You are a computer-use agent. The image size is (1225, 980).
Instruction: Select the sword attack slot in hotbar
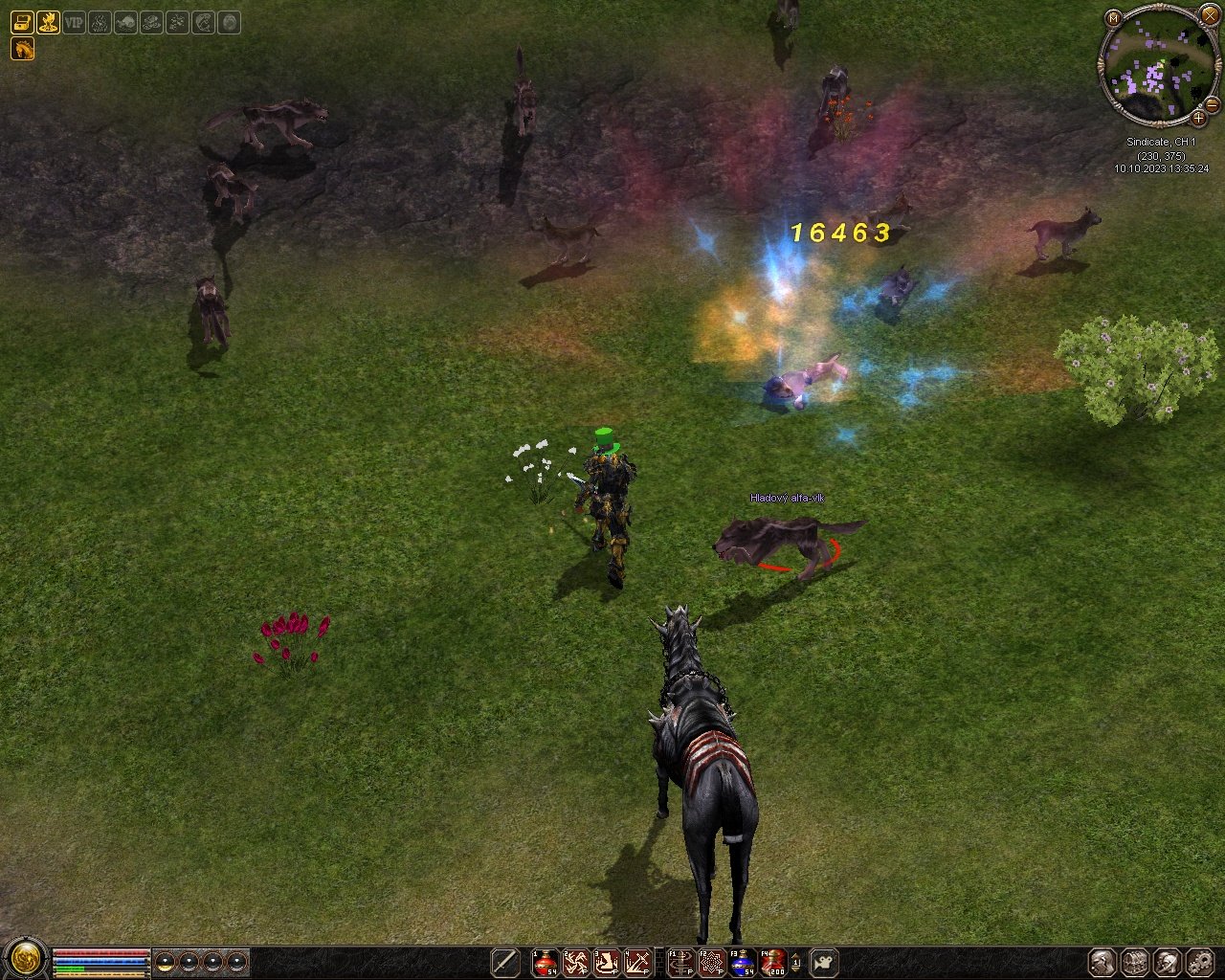(x=505, y=962)
